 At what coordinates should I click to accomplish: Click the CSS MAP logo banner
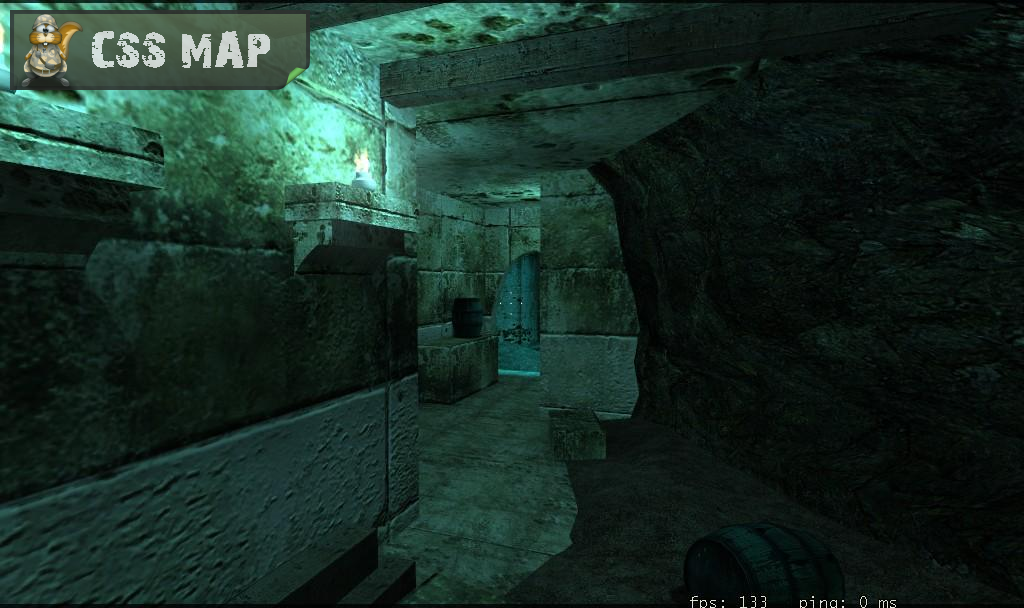tap(158, 51)
